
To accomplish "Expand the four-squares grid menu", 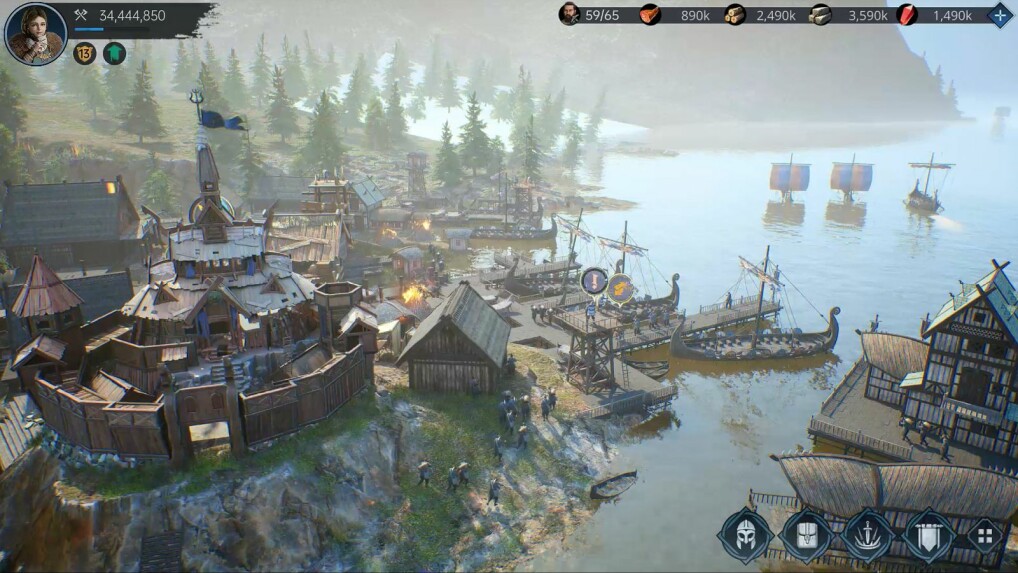I will 985,536.
